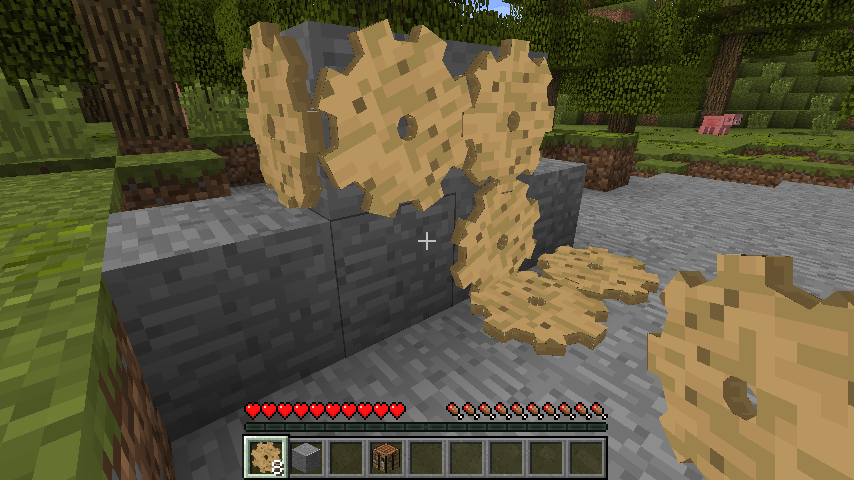This screenshot has width=854, height=480.
Task: Select the gray stone block slot
Action: coord(306,457)
